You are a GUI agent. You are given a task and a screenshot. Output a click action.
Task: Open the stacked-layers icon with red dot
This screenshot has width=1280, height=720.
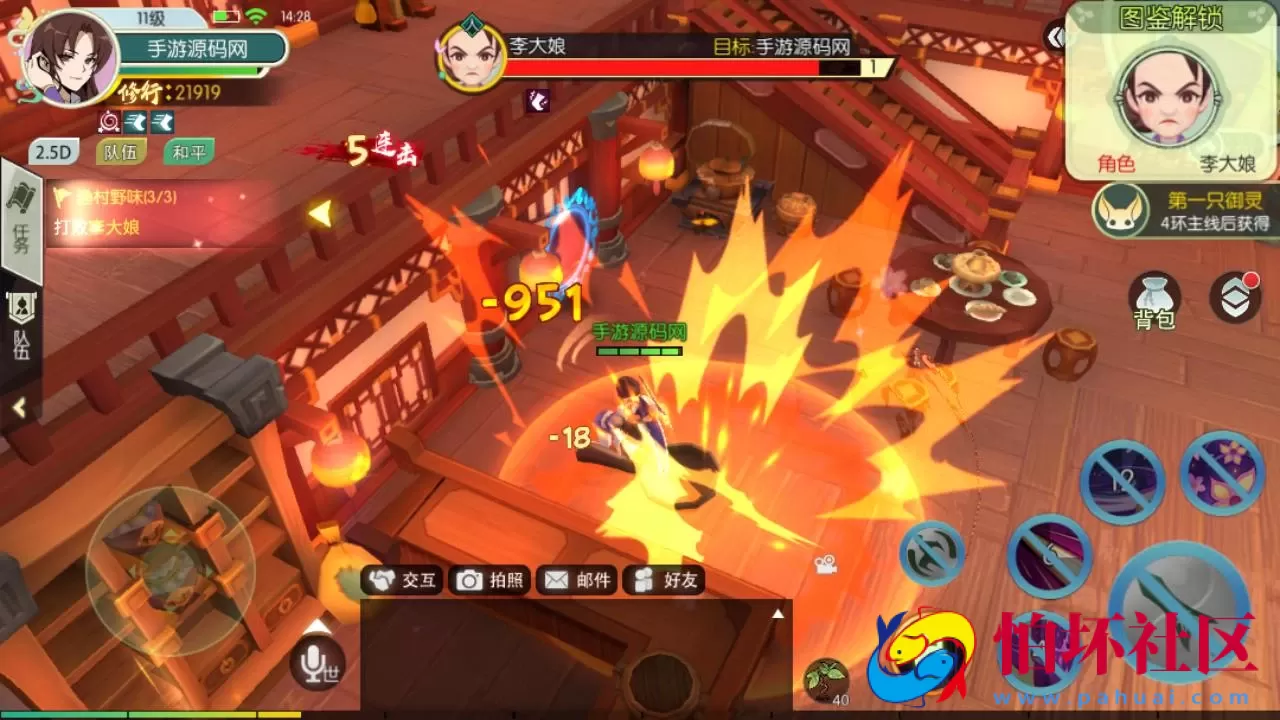pyautogui.click(x=1237, y=298)
